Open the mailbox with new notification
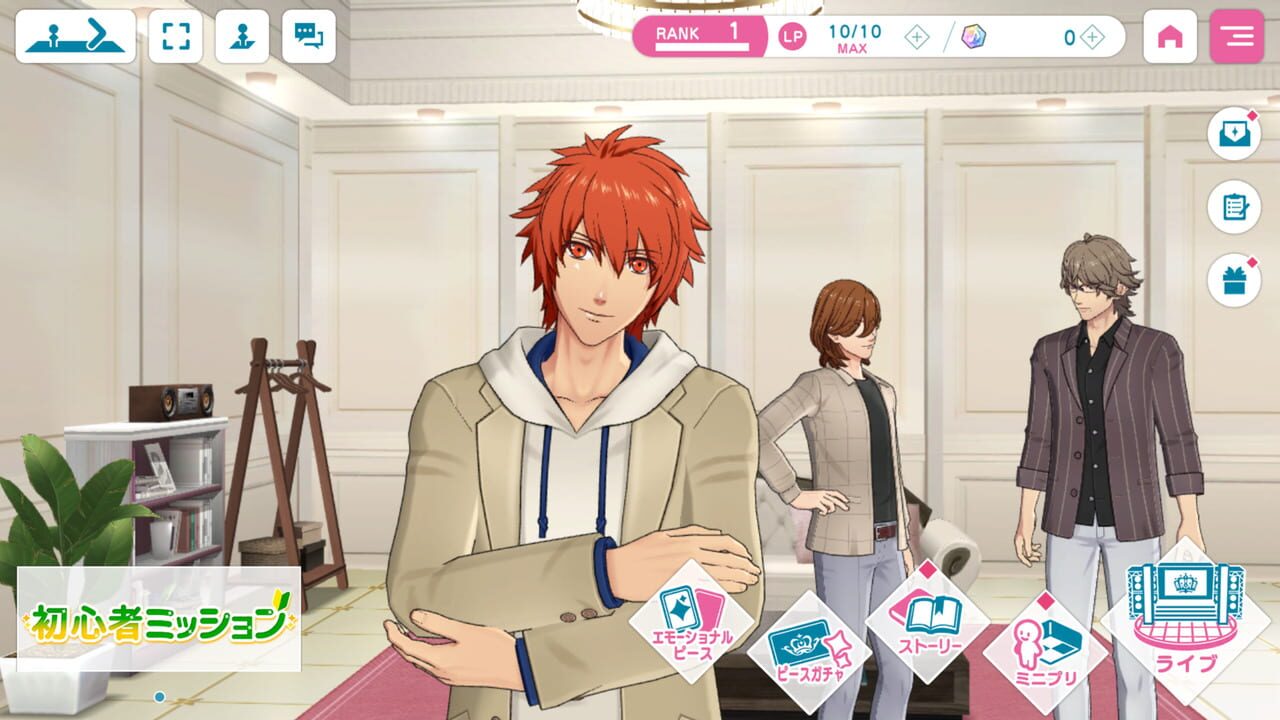Image resolution: width=1280 pixels, height=720 pixels. coord(1236,138)
